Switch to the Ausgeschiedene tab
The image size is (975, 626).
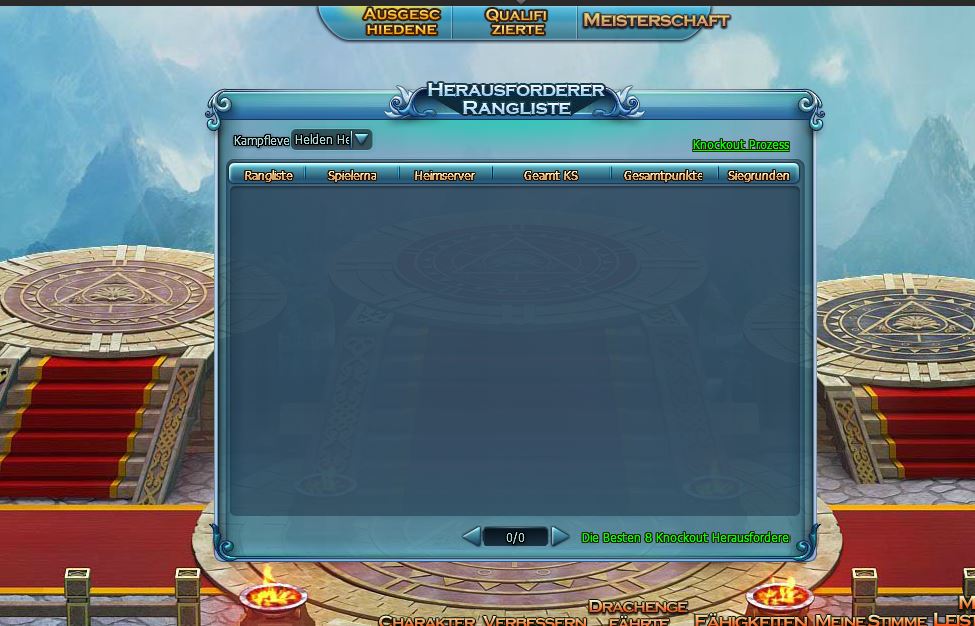(x=401, y=21)
